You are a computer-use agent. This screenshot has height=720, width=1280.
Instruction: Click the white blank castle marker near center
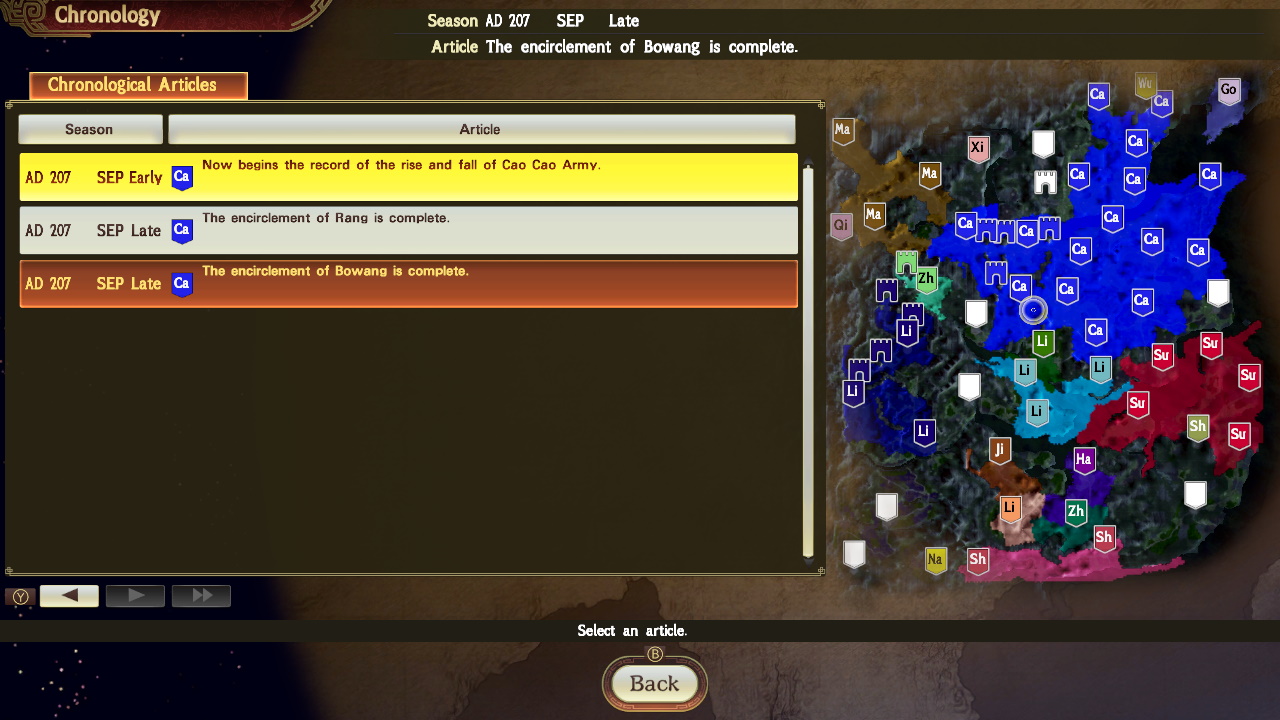pos(974,312)
